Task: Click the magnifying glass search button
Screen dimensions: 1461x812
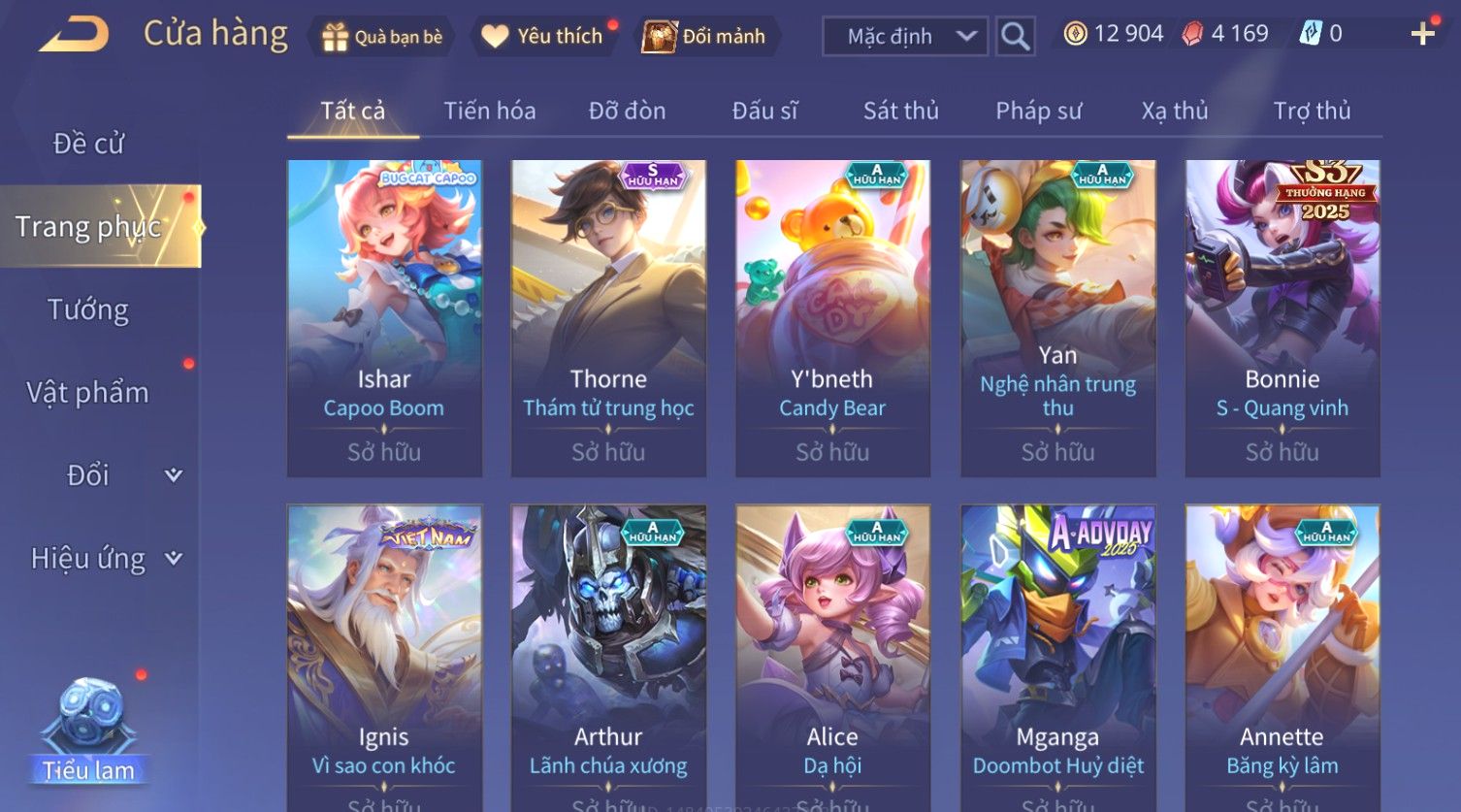Action: 1015,37
